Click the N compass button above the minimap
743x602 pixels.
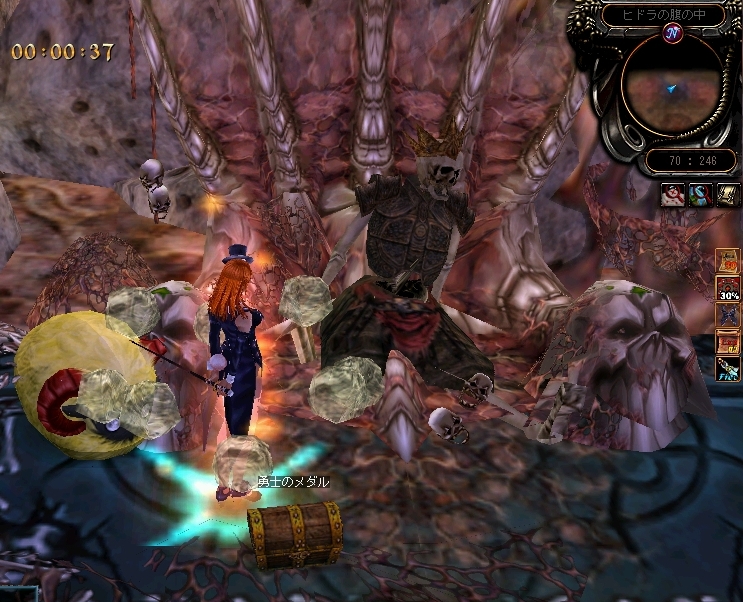pyautogui.click(x=672, y=34)
